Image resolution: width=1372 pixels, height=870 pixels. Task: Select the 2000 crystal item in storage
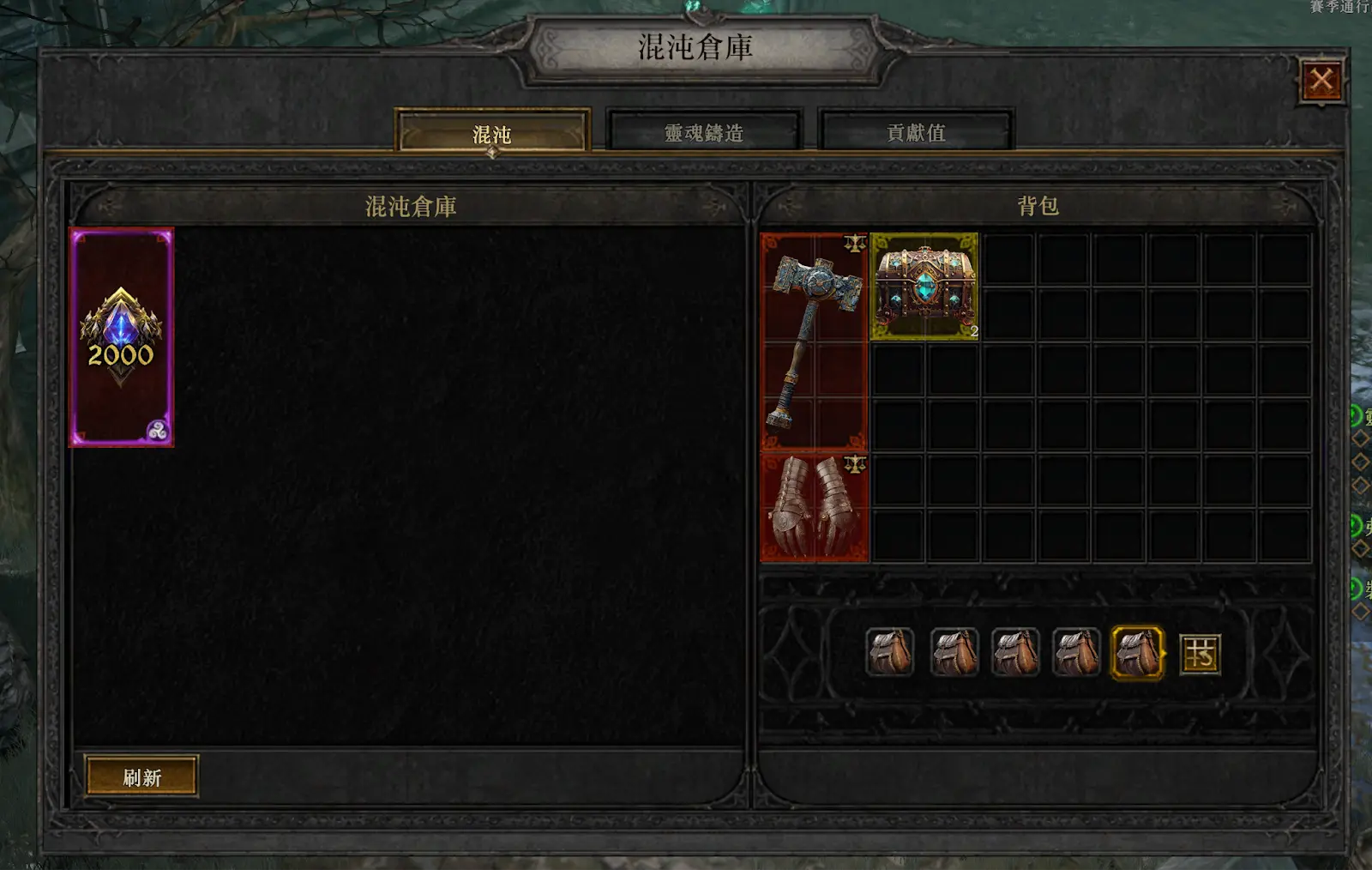[122, 337]
